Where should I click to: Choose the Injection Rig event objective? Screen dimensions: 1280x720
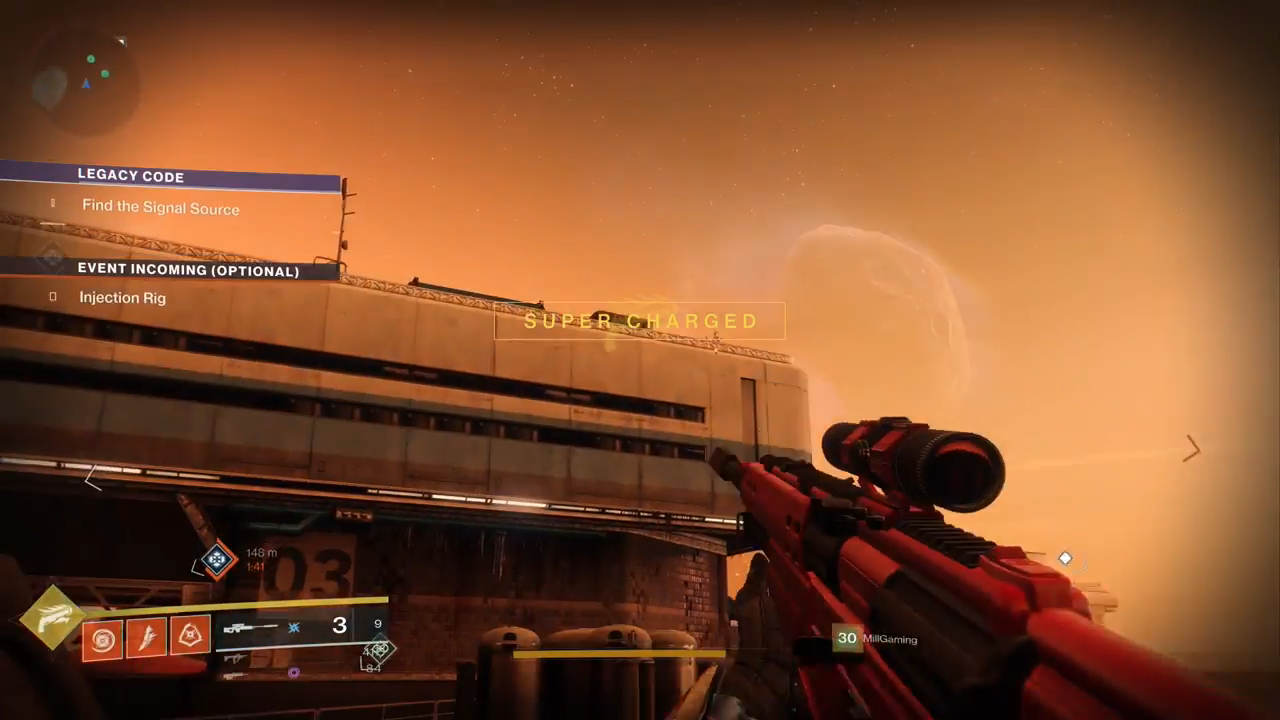pyautogui.click(x=122, y=298)
